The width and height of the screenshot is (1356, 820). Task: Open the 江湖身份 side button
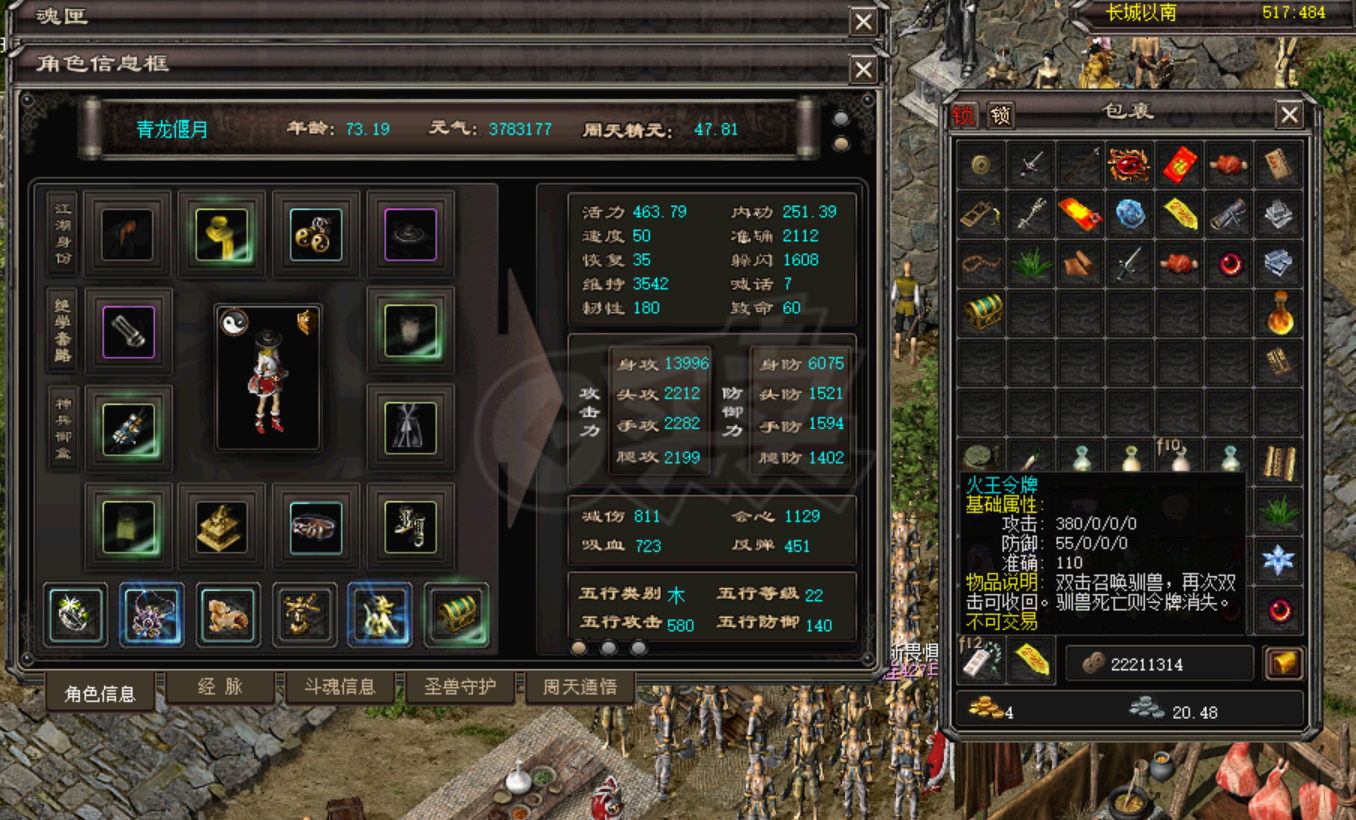point(63,235)
